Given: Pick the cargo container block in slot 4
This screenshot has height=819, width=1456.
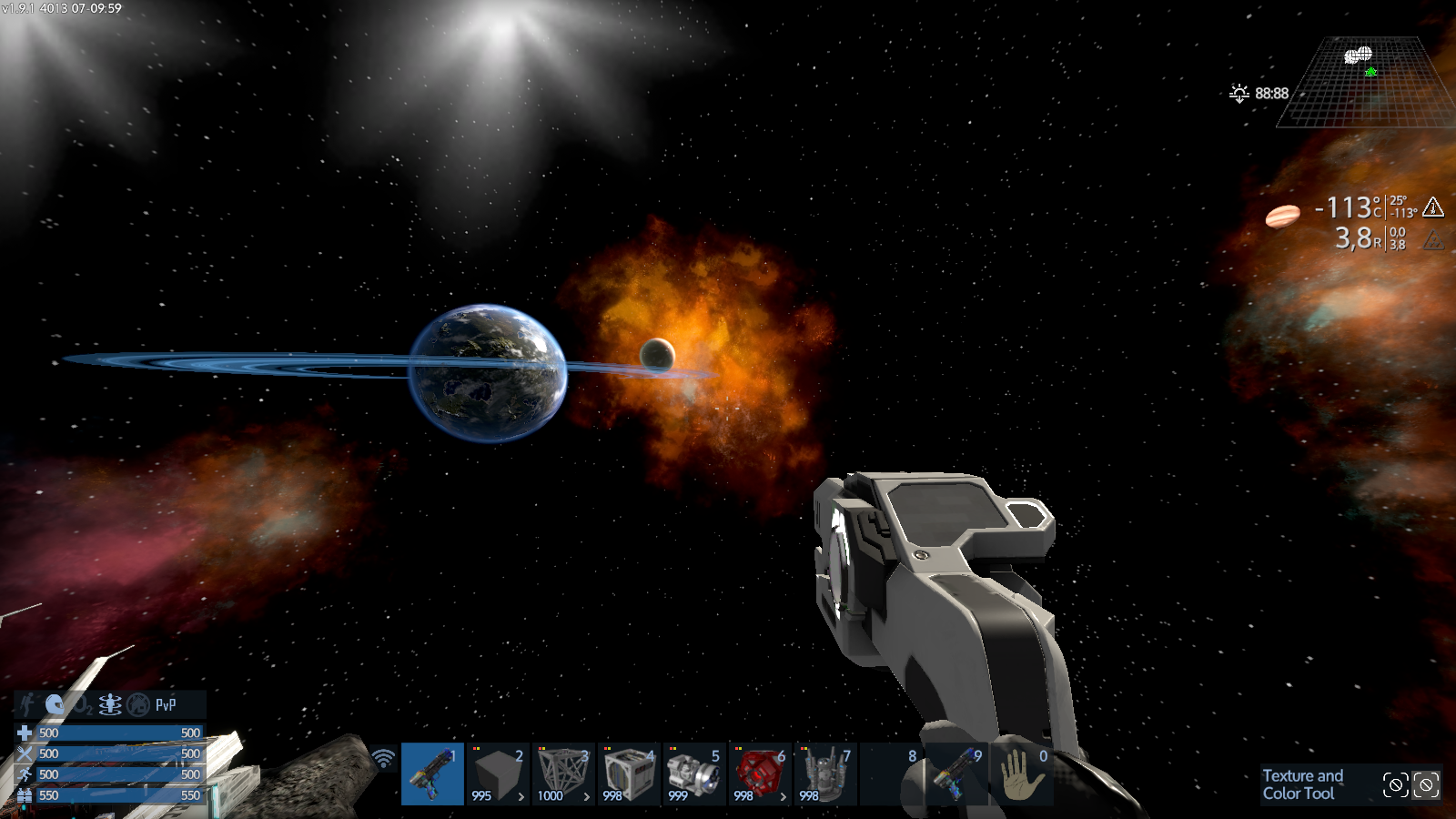Looking at the screenshot, I should (629, 773).
